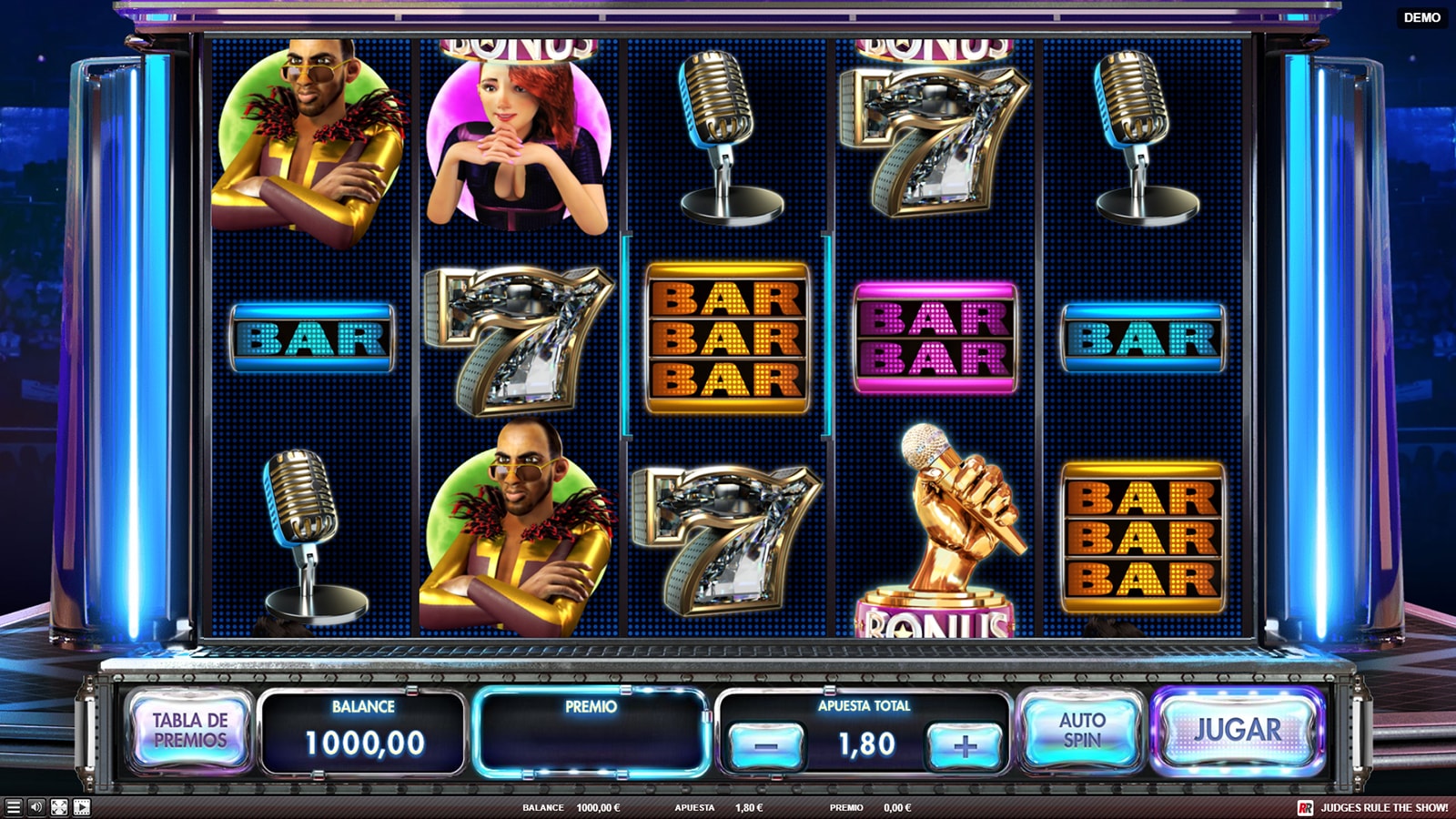Click the film-strip play icon

point(82,807)
